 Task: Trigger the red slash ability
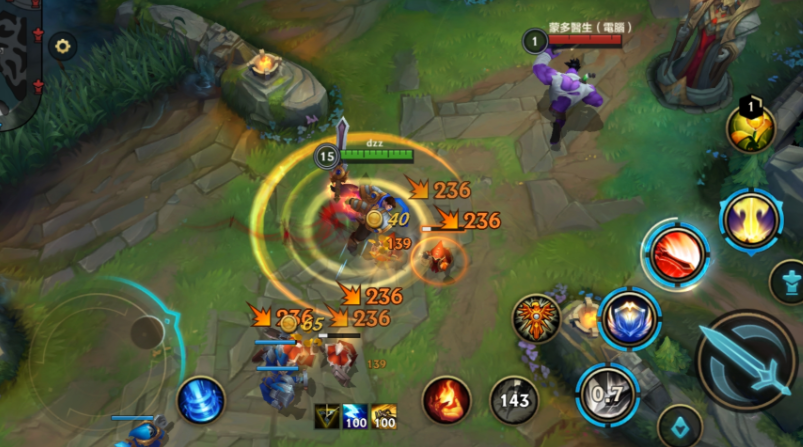(x=676, y=254)
